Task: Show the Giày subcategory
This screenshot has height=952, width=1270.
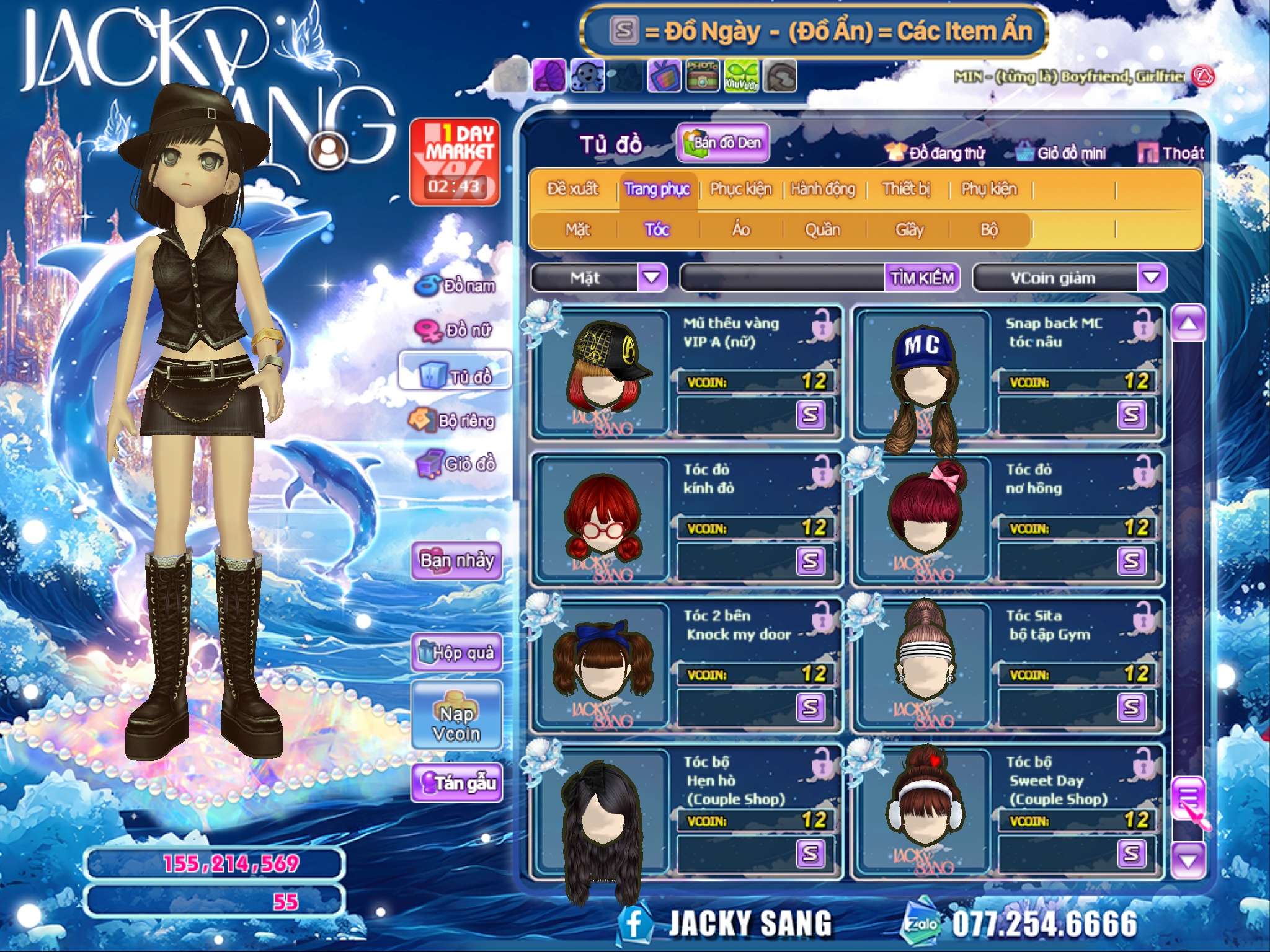Action: tap(909, 230)
